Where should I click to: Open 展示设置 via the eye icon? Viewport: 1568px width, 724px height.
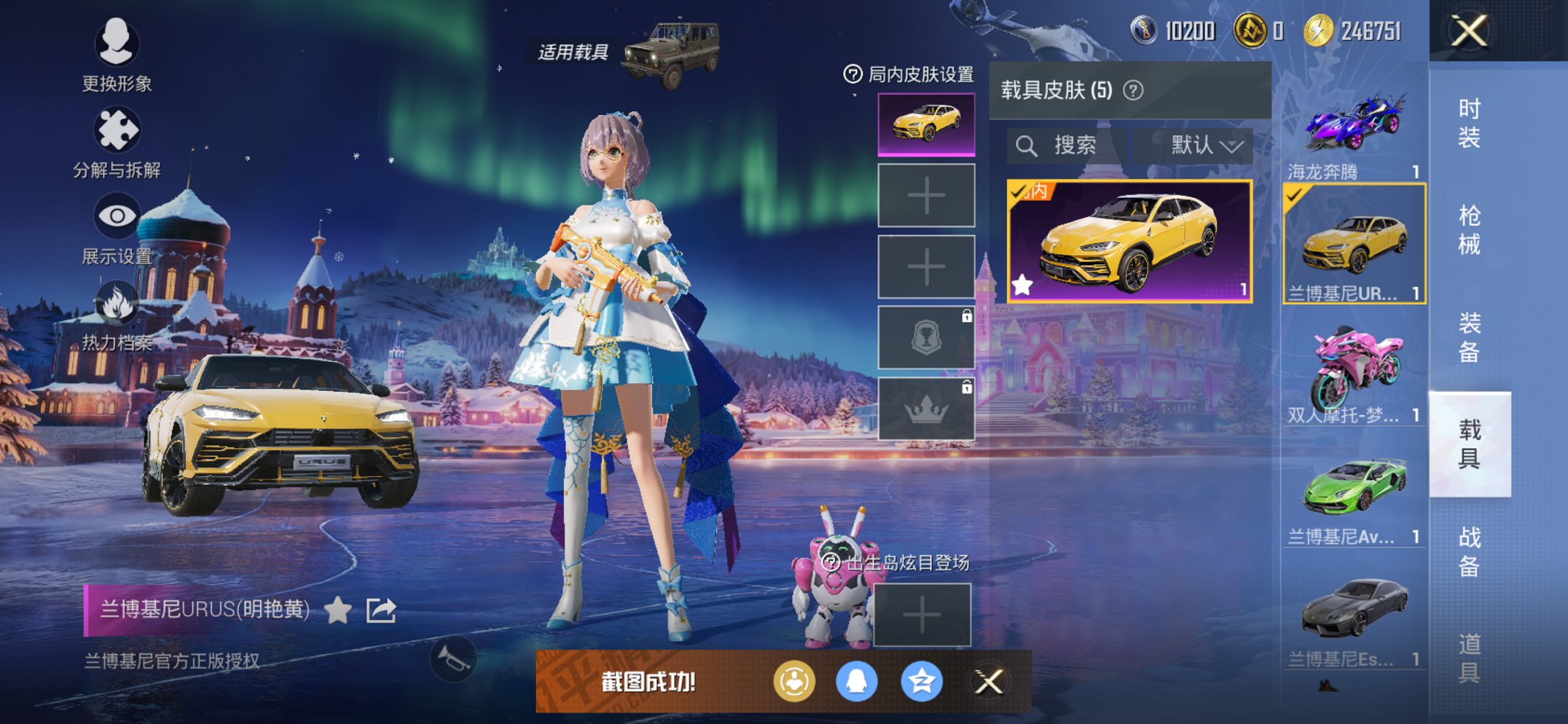point(117,216)
